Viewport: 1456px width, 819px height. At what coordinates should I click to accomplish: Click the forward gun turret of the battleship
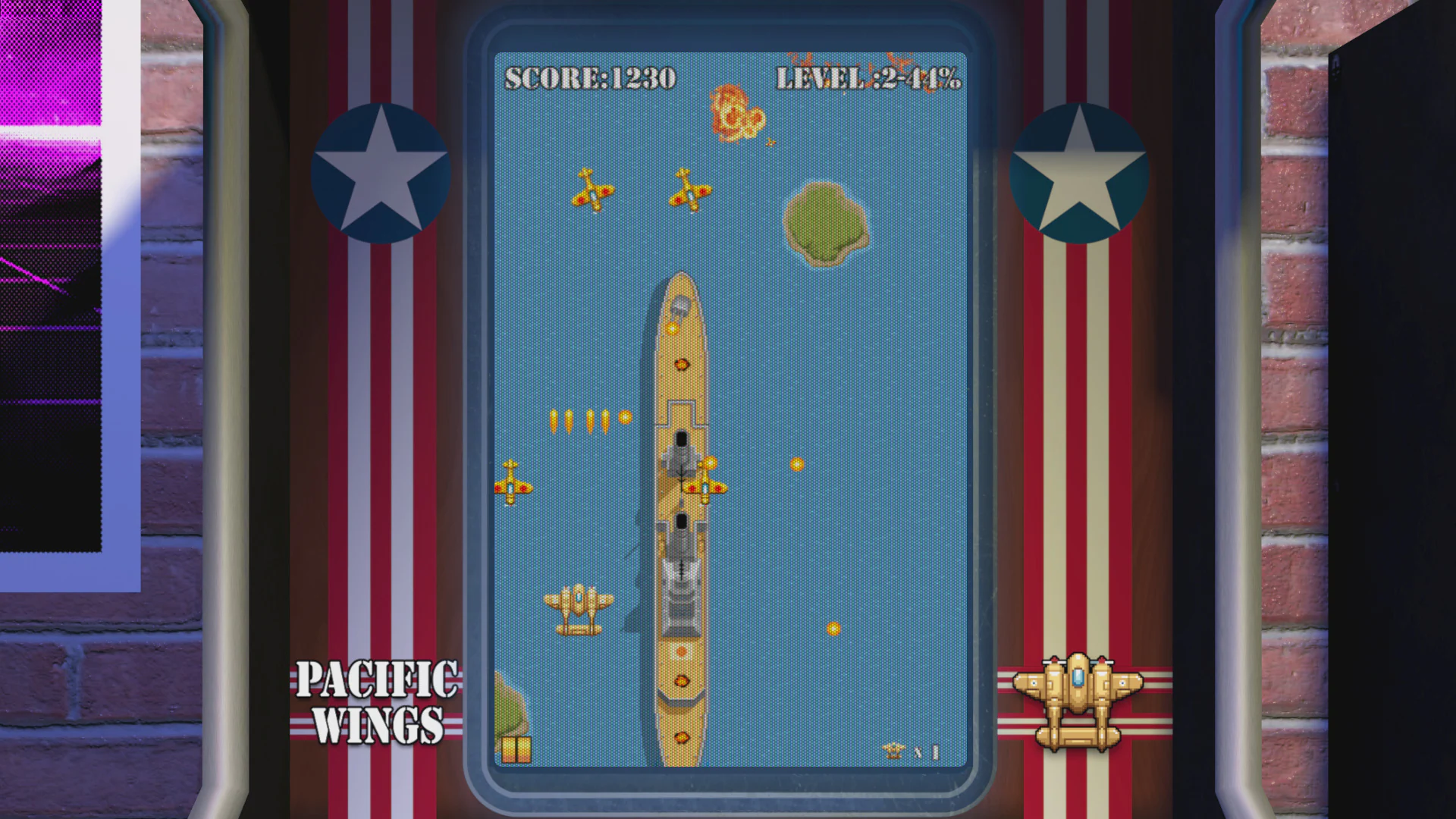coord(682,447)
